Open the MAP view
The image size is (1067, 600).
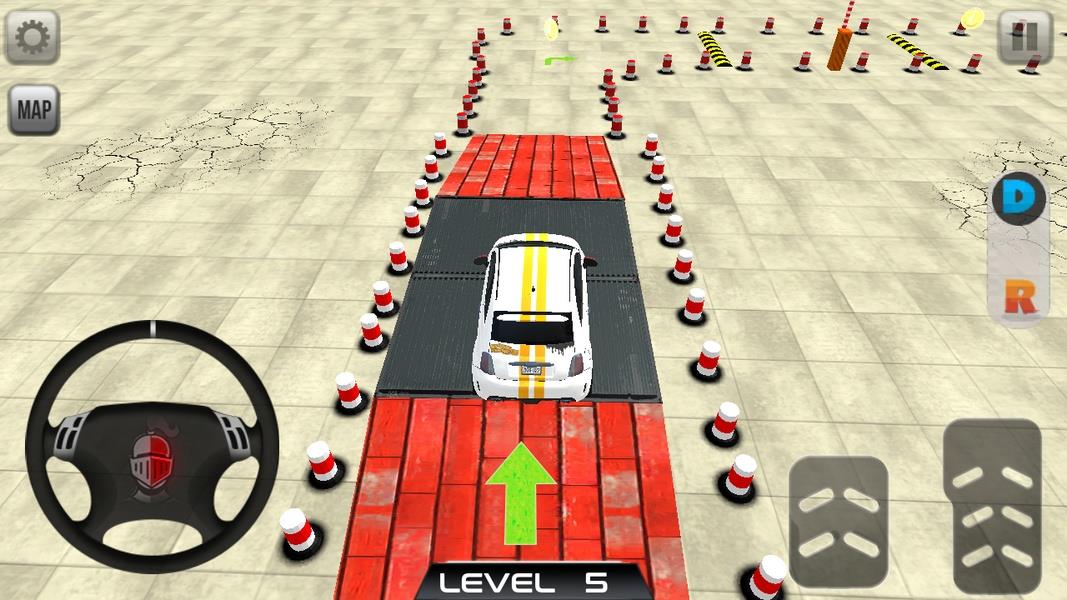click(x=34, y=110)
